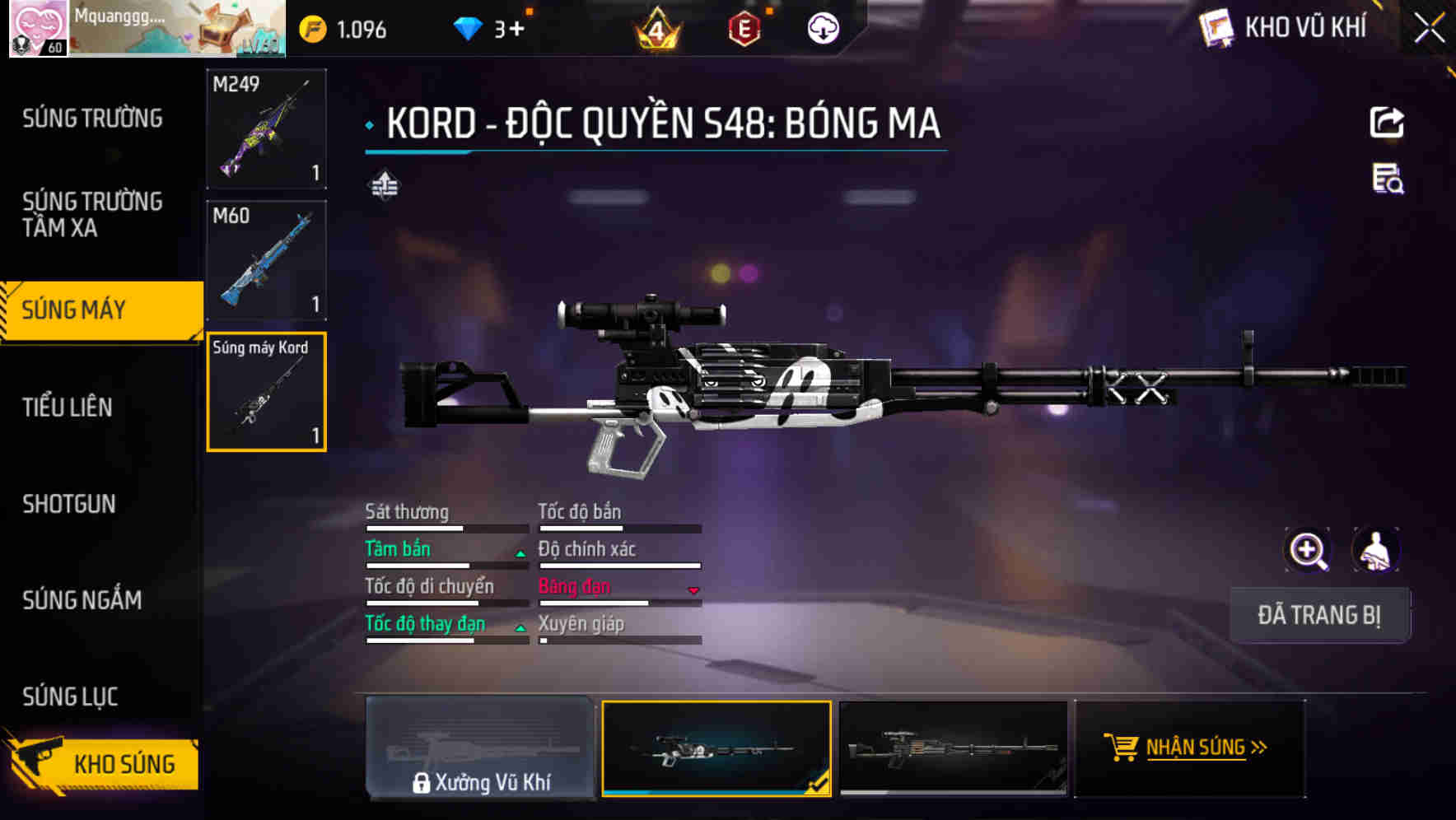Click the Đã Trang Bị button
The image size is (1456, 820).
(x=1319, y=615)
